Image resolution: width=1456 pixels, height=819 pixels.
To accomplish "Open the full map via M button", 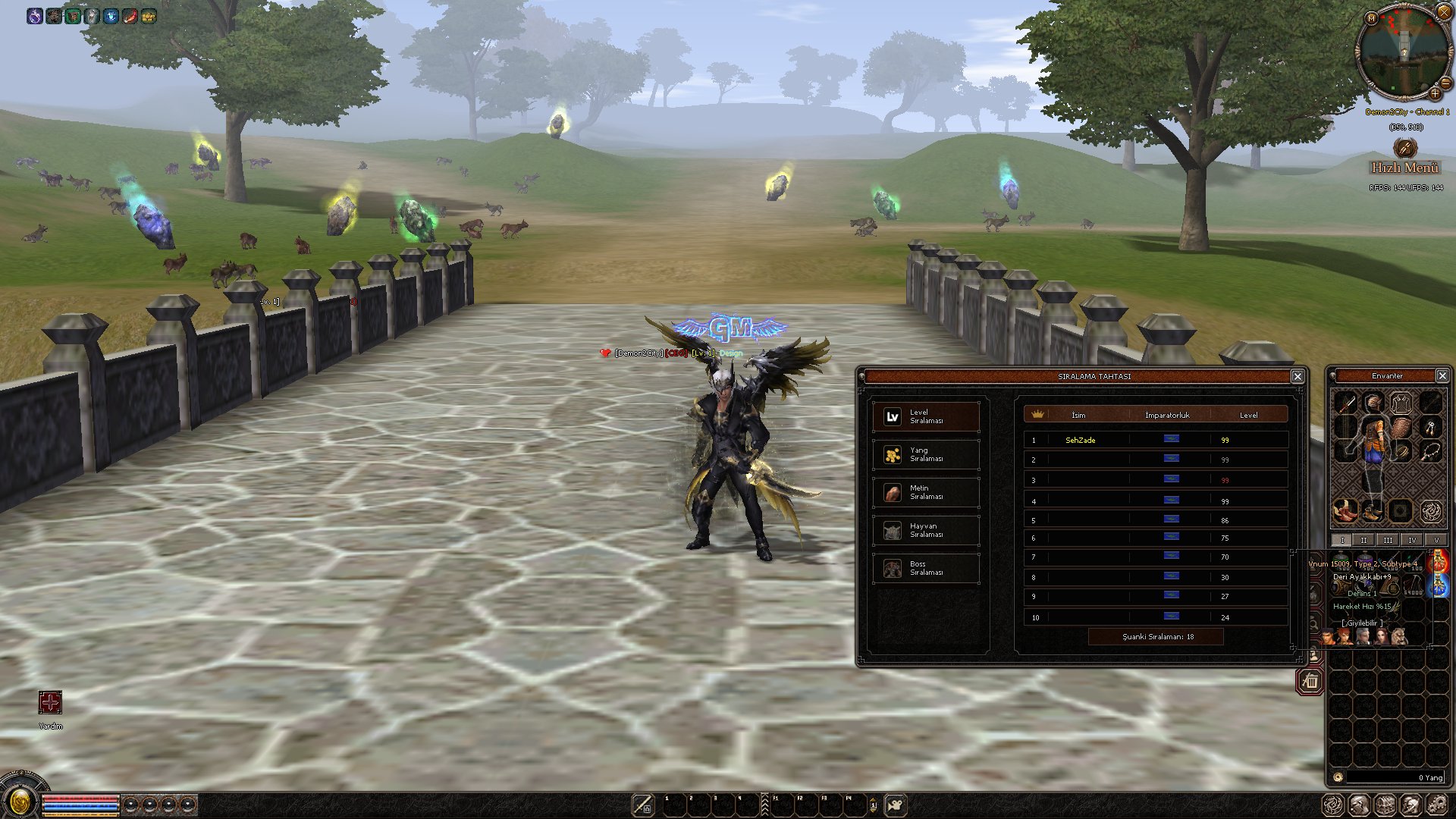I will (x=1371, y=18).
